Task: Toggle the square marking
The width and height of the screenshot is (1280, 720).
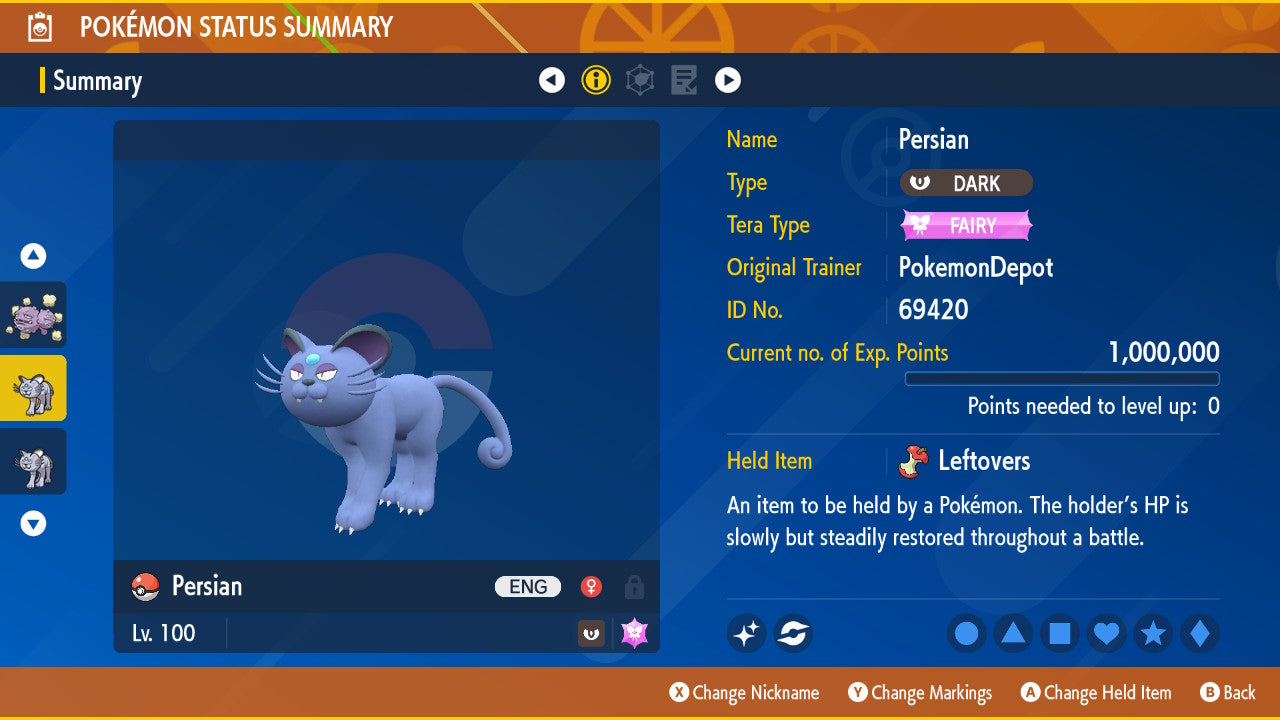Action: [1060, 633]
